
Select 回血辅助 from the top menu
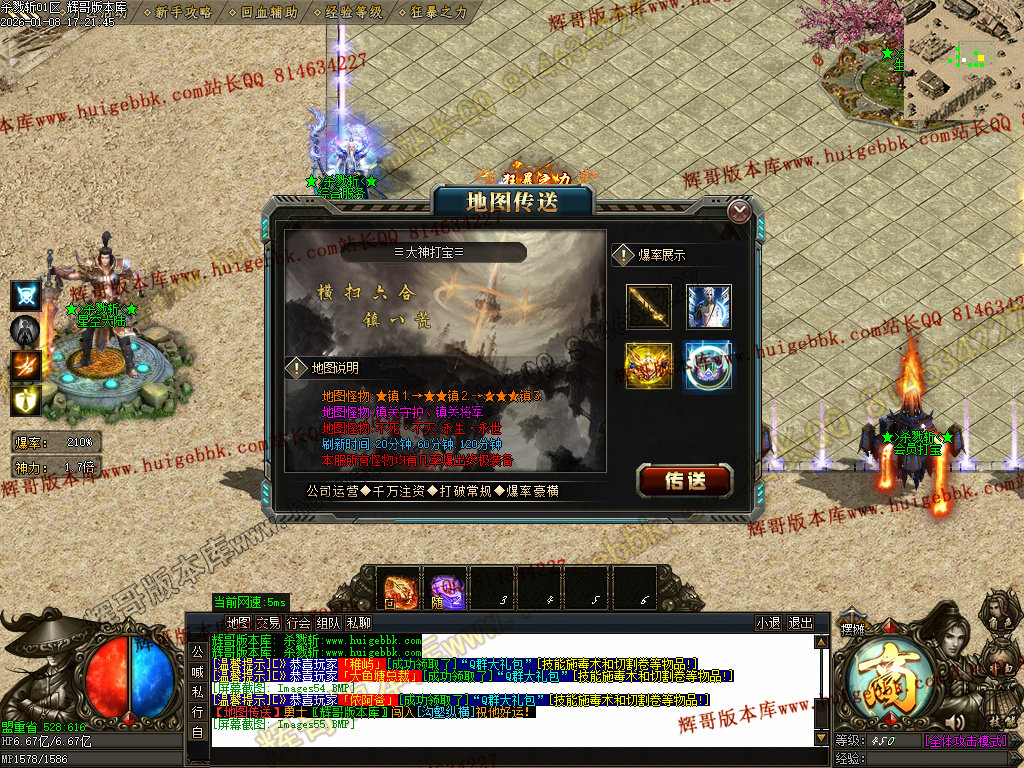[x=269, y=13]
